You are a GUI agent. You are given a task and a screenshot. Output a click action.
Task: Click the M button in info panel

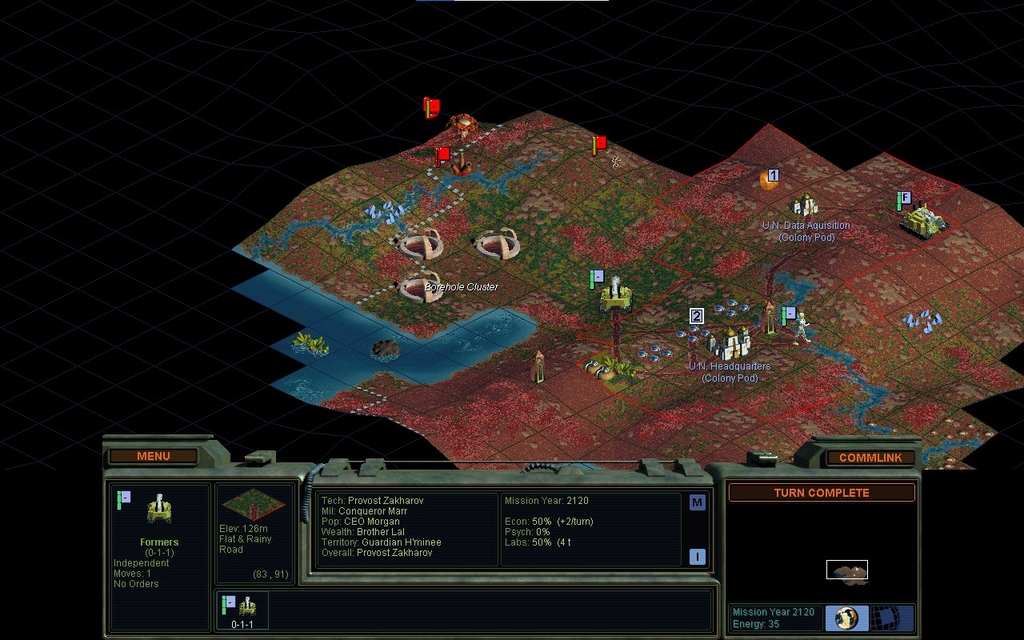click(x=697, y=503)
